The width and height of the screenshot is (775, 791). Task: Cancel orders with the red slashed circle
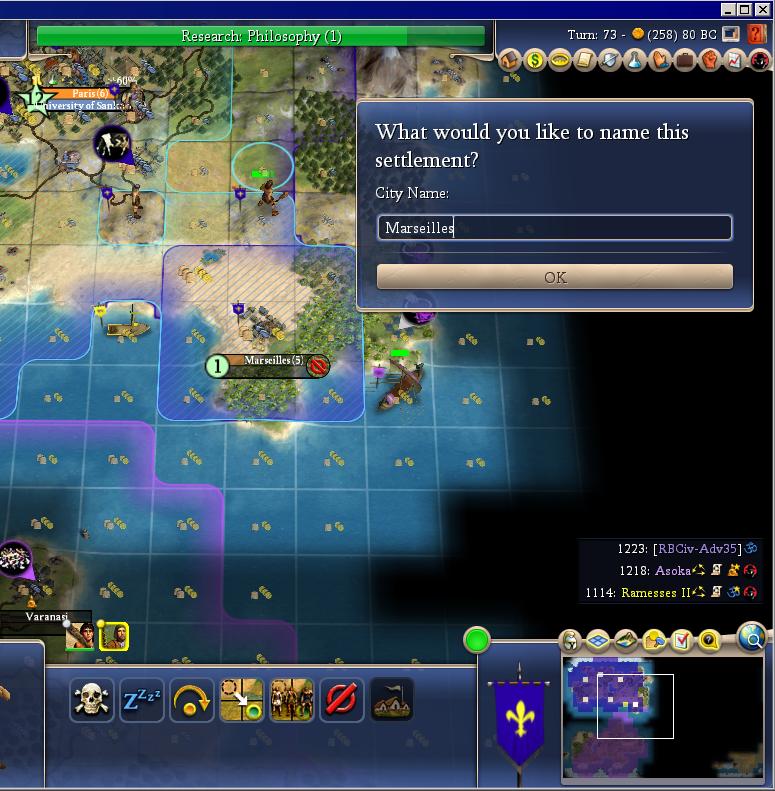point(342,700)
